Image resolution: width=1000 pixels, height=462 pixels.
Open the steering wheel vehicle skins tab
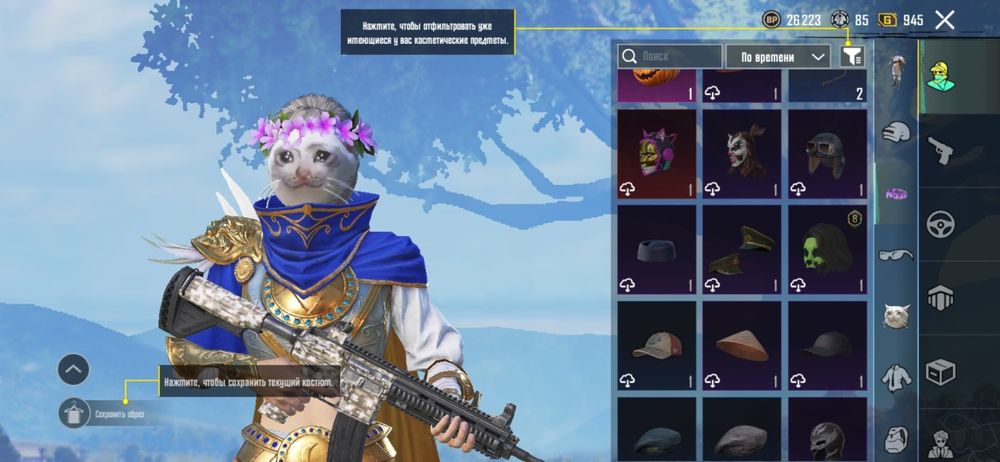pyautogui.click(x=941, y=224)
